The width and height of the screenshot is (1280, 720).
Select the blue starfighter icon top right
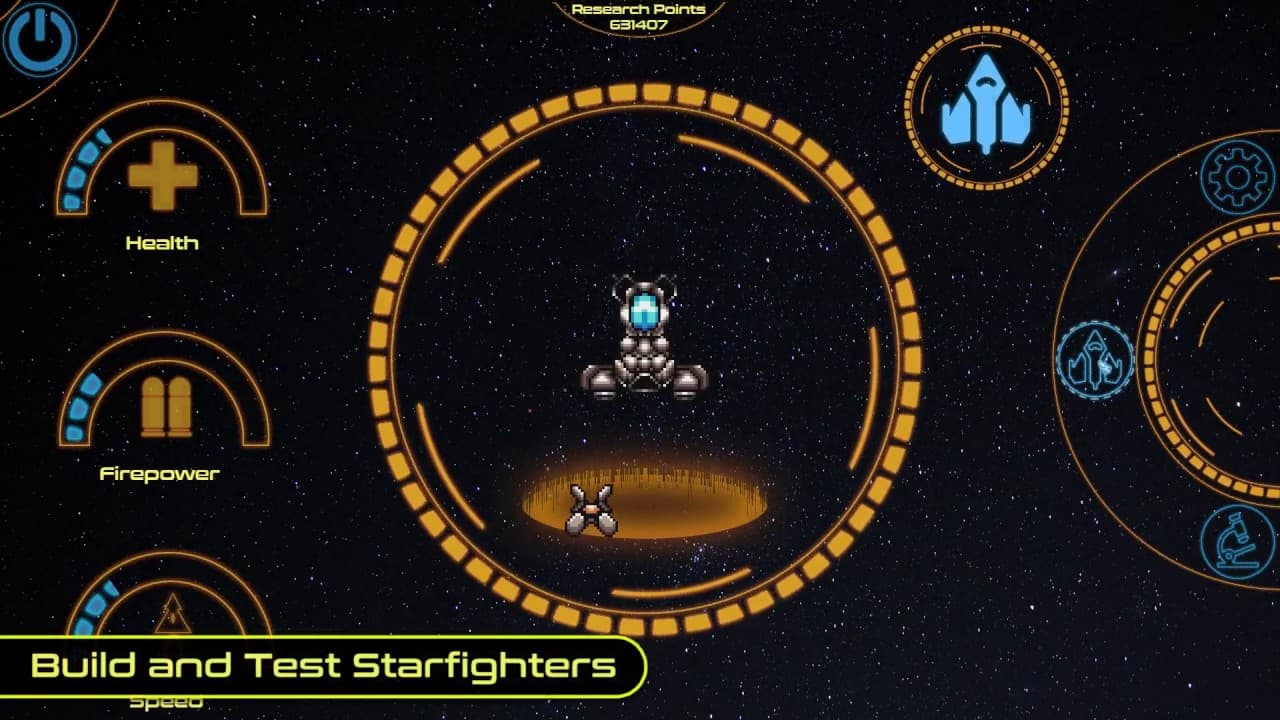pyautogui.click(x=986, y=104)
